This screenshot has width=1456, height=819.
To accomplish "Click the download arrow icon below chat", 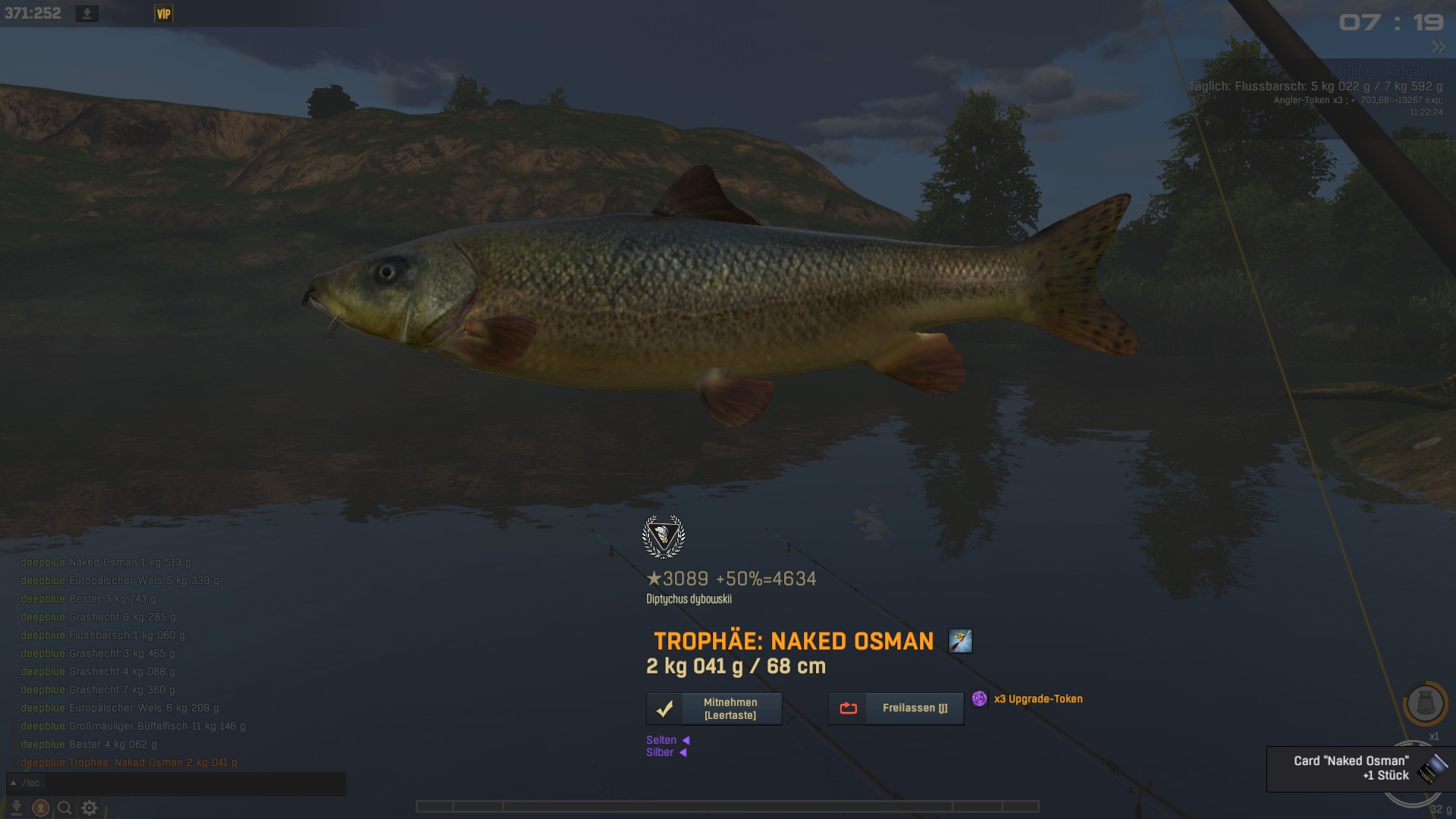I will point(17,808).
